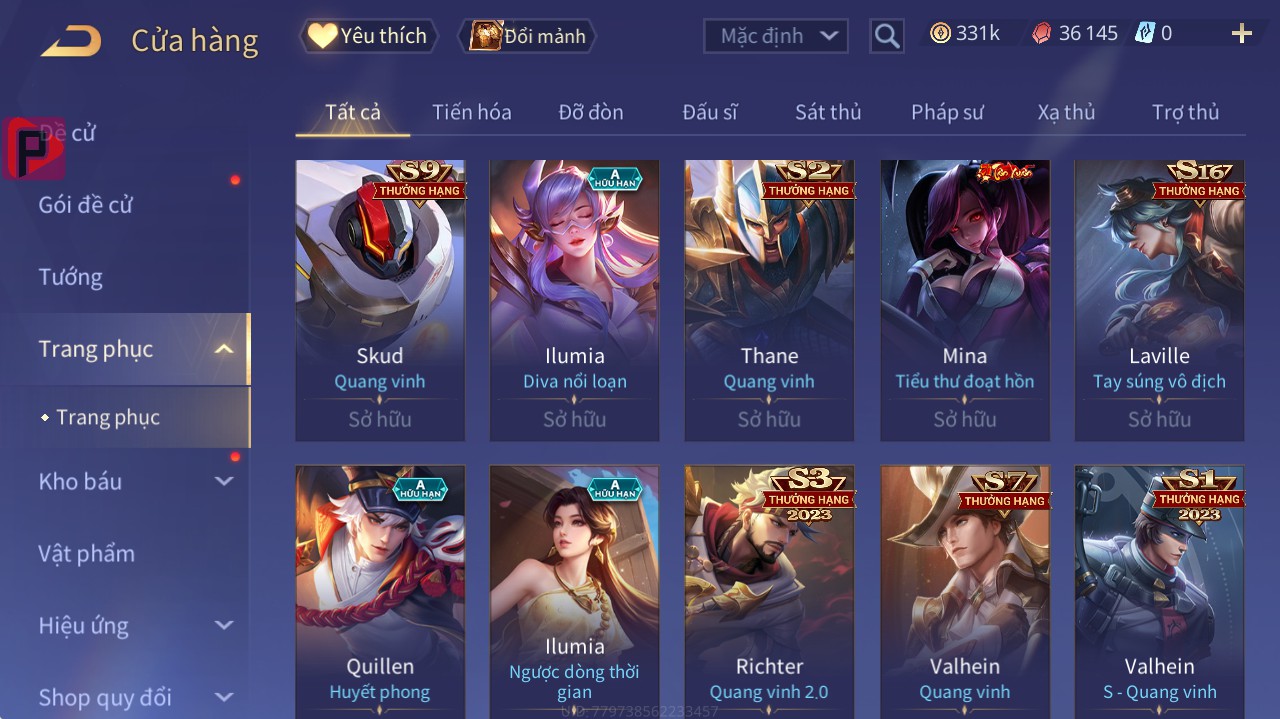Add currency with the plus button
This screenshot has height=719, width=1280.
(x=1241, y=34)
